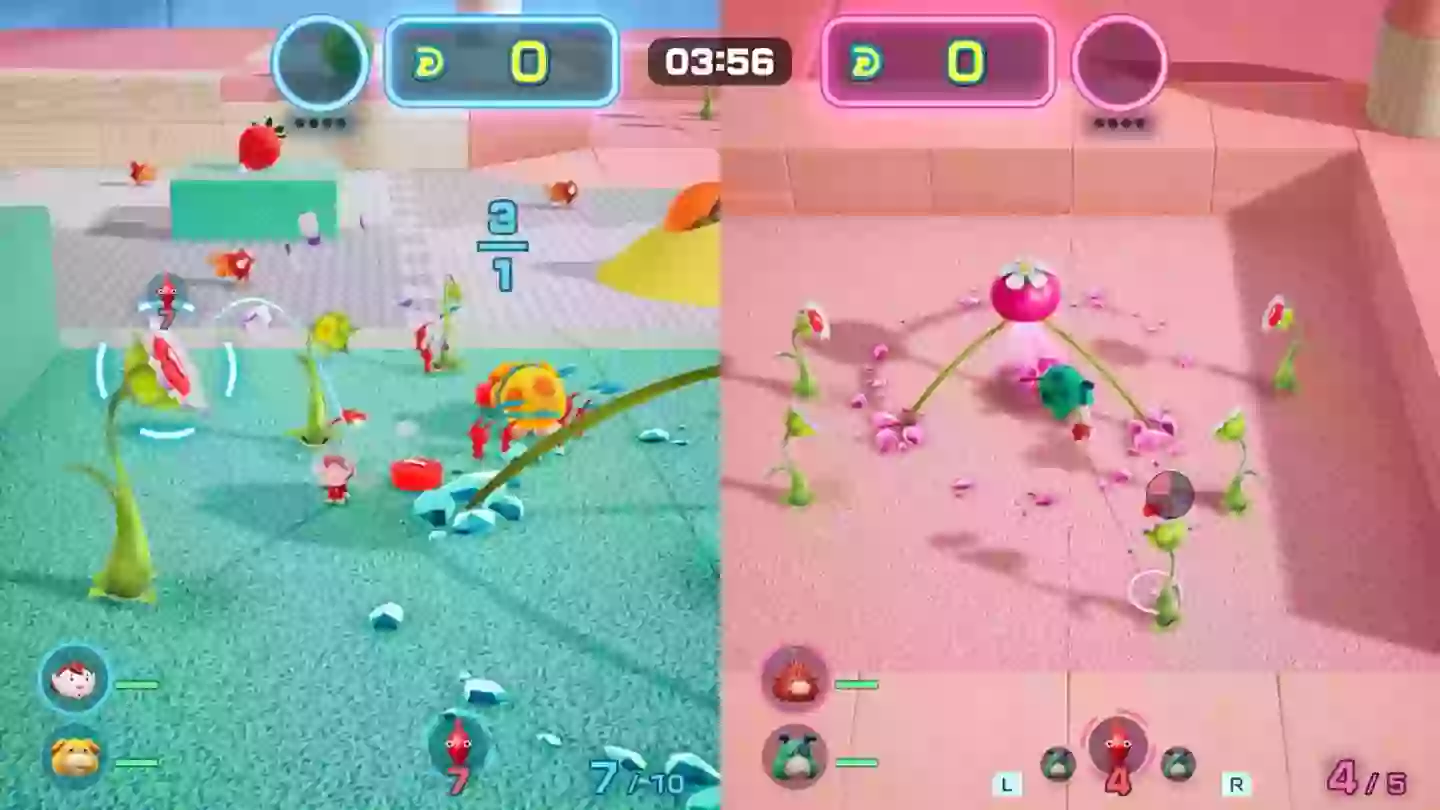
Task: Click the match timer showing 03:56
Action: coord(718,62)
